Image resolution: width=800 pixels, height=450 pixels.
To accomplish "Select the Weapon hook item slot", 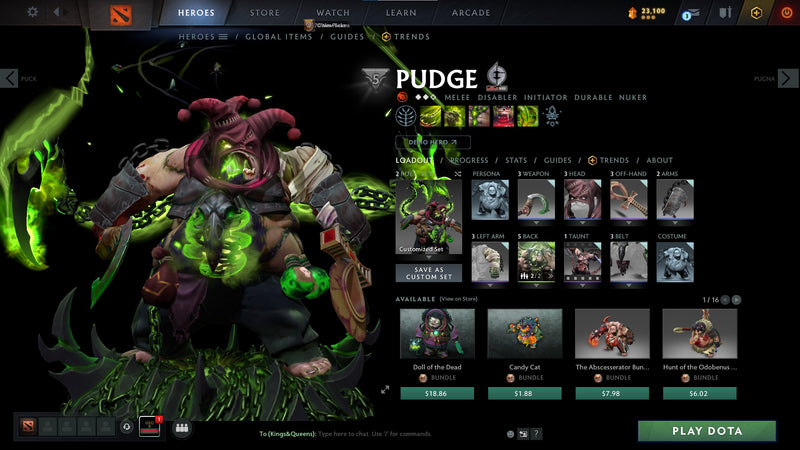I will click(533, 200).
